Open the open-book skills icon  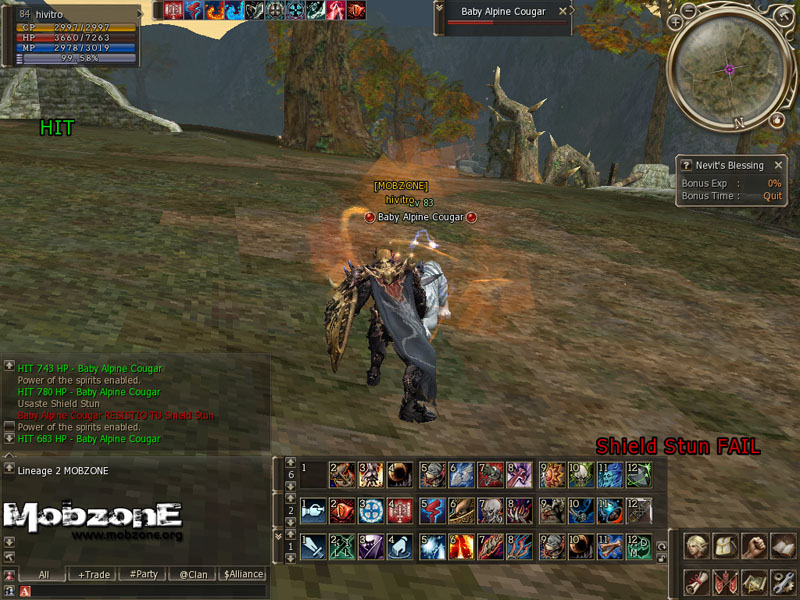point(782,546)
